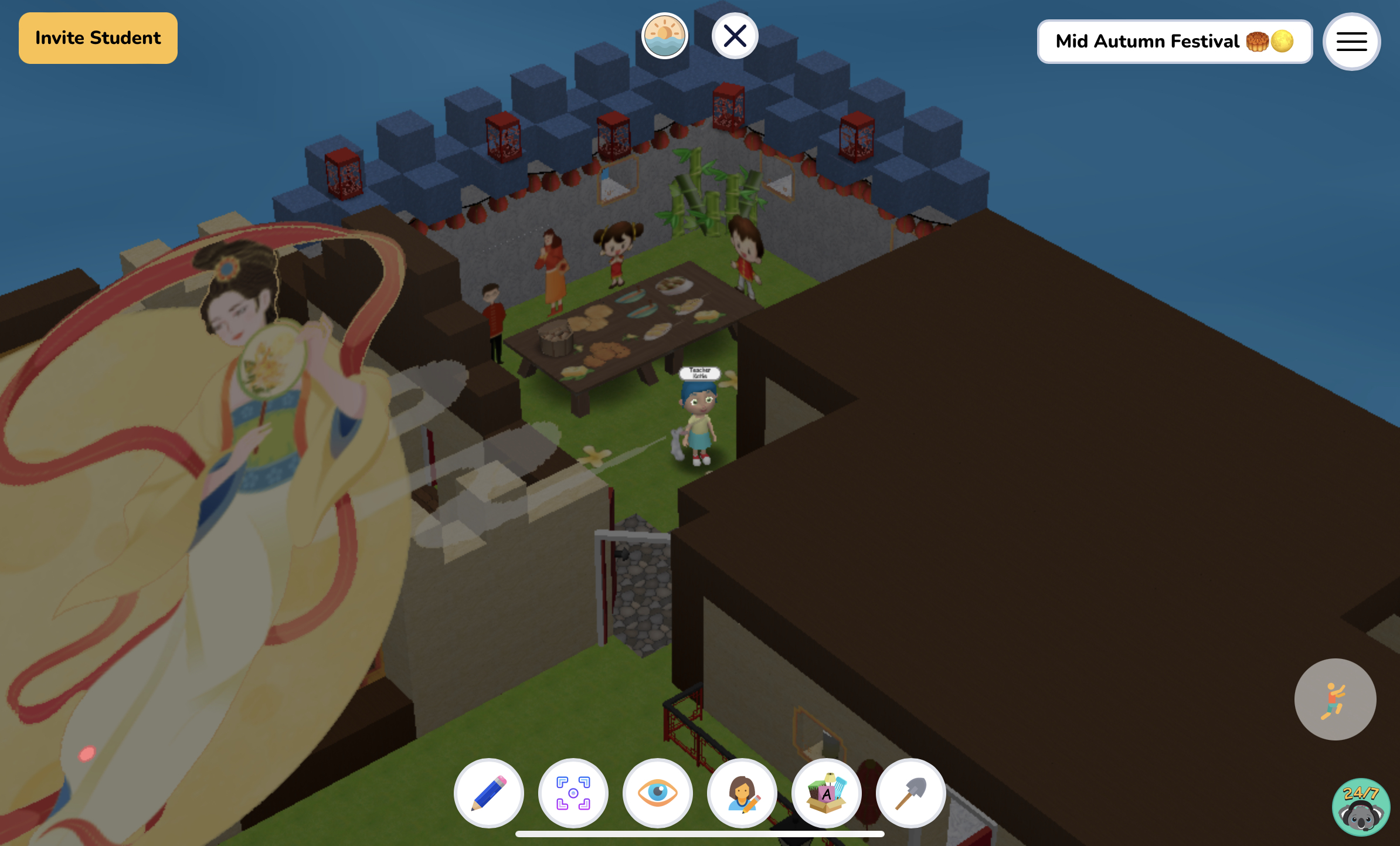Viewport: 1400px width, 846px height.
Task: Click the Invite Student button
Action: (98, 38)
